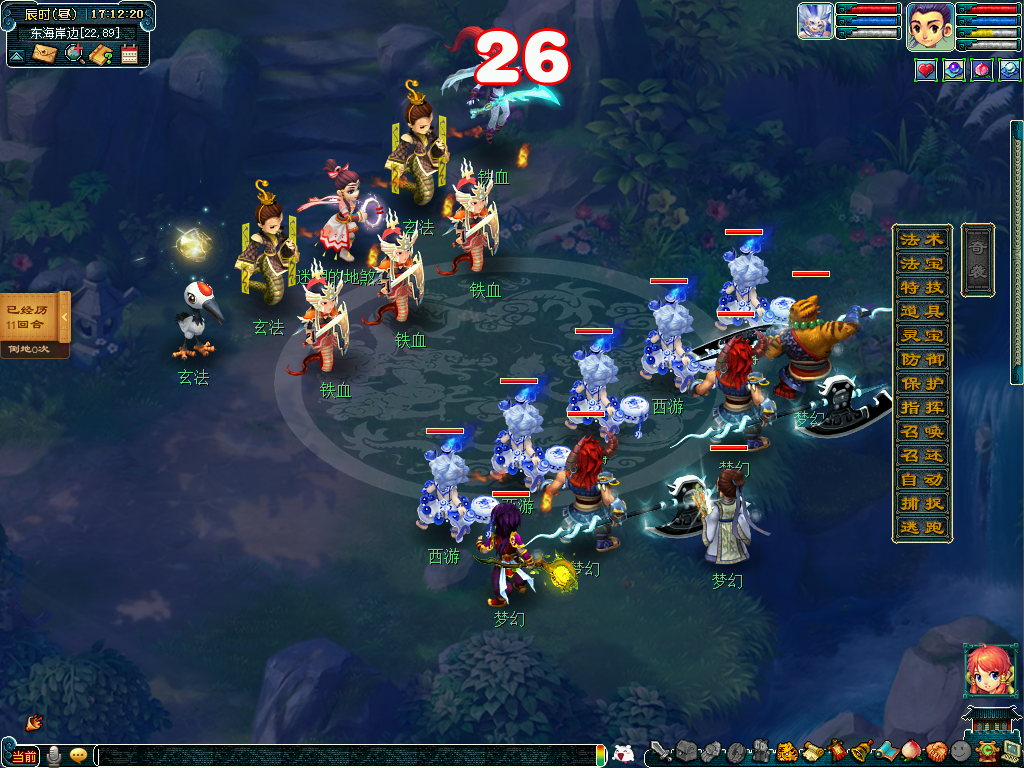
Task: Activate 自动 auto-battle
Action: (x=921, y=480)
